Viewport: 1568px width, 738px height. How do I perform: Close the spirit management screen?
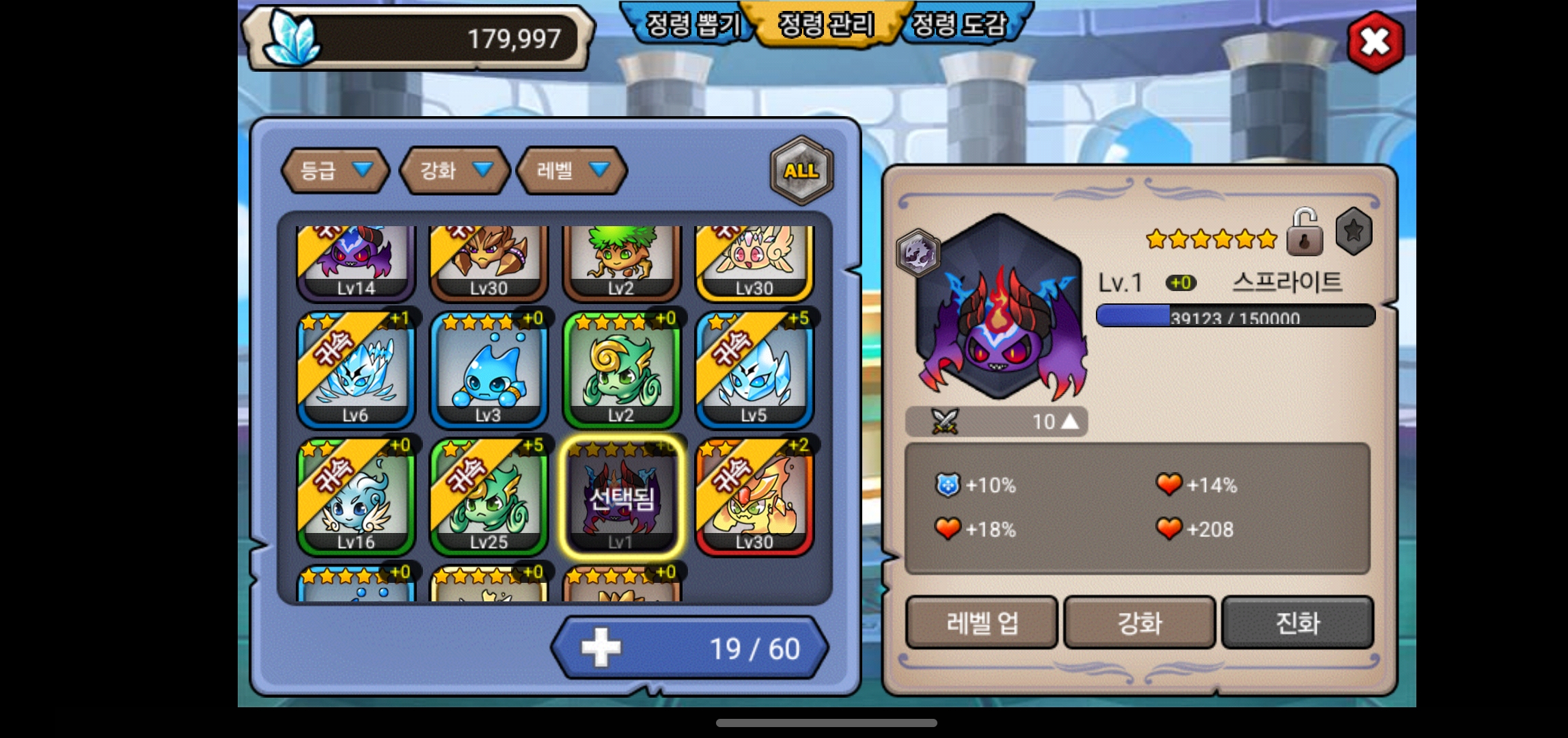coord(1375,42)
